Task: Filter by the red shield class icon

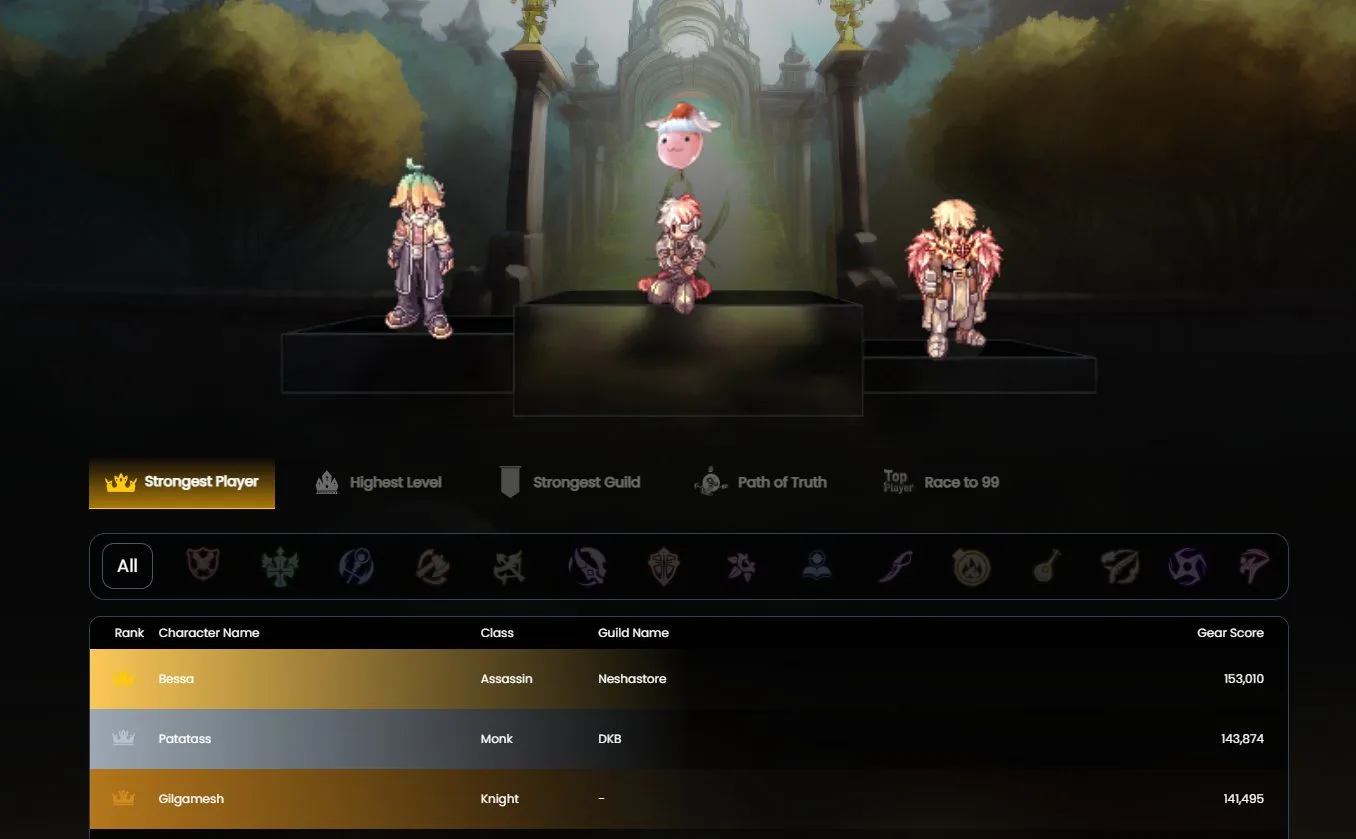Action: [x=203, y=566]
